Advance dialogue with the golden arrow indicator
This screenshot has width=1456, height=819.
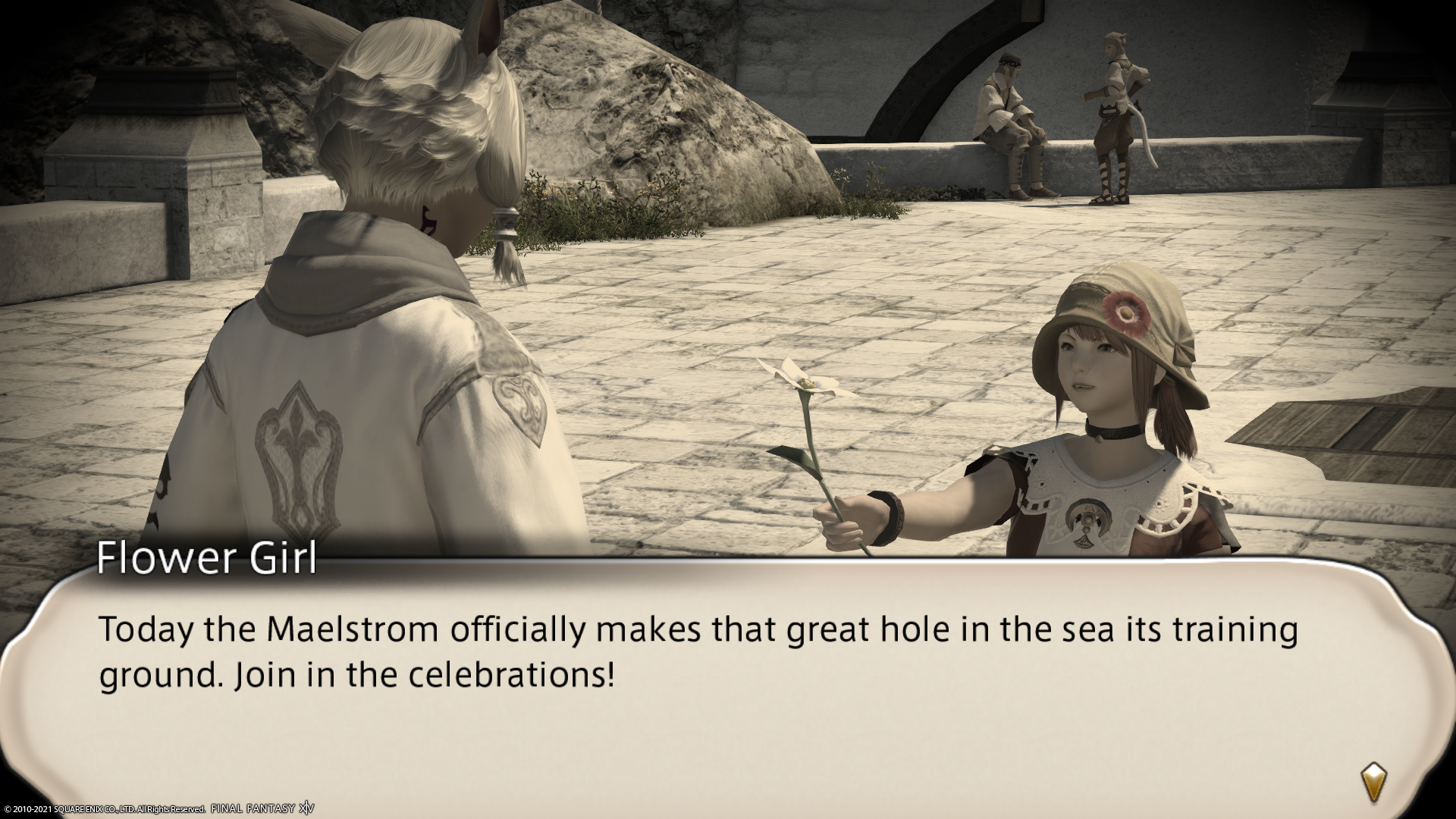(1373, 783)
